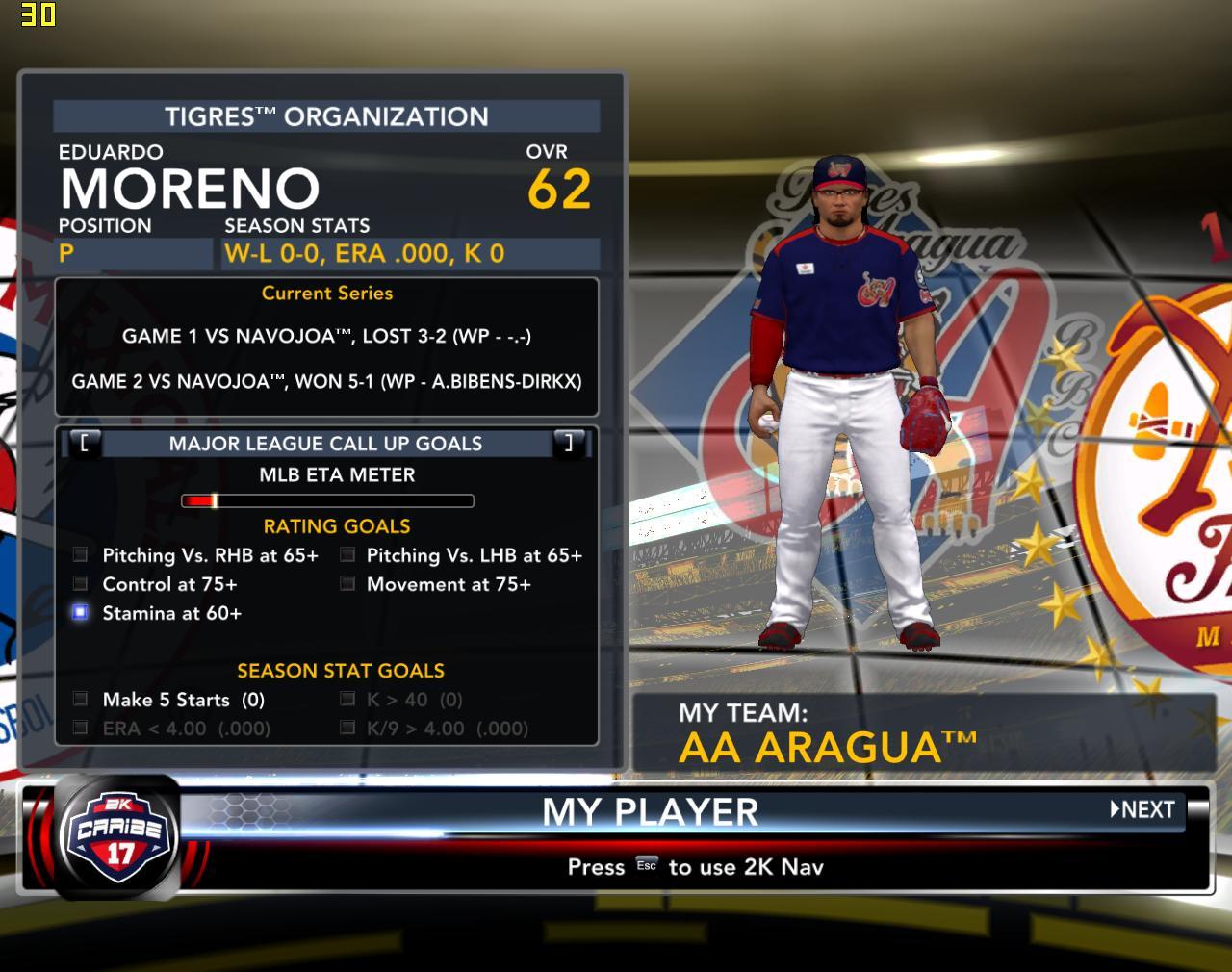Click the NEXT button

point(1143,809)
